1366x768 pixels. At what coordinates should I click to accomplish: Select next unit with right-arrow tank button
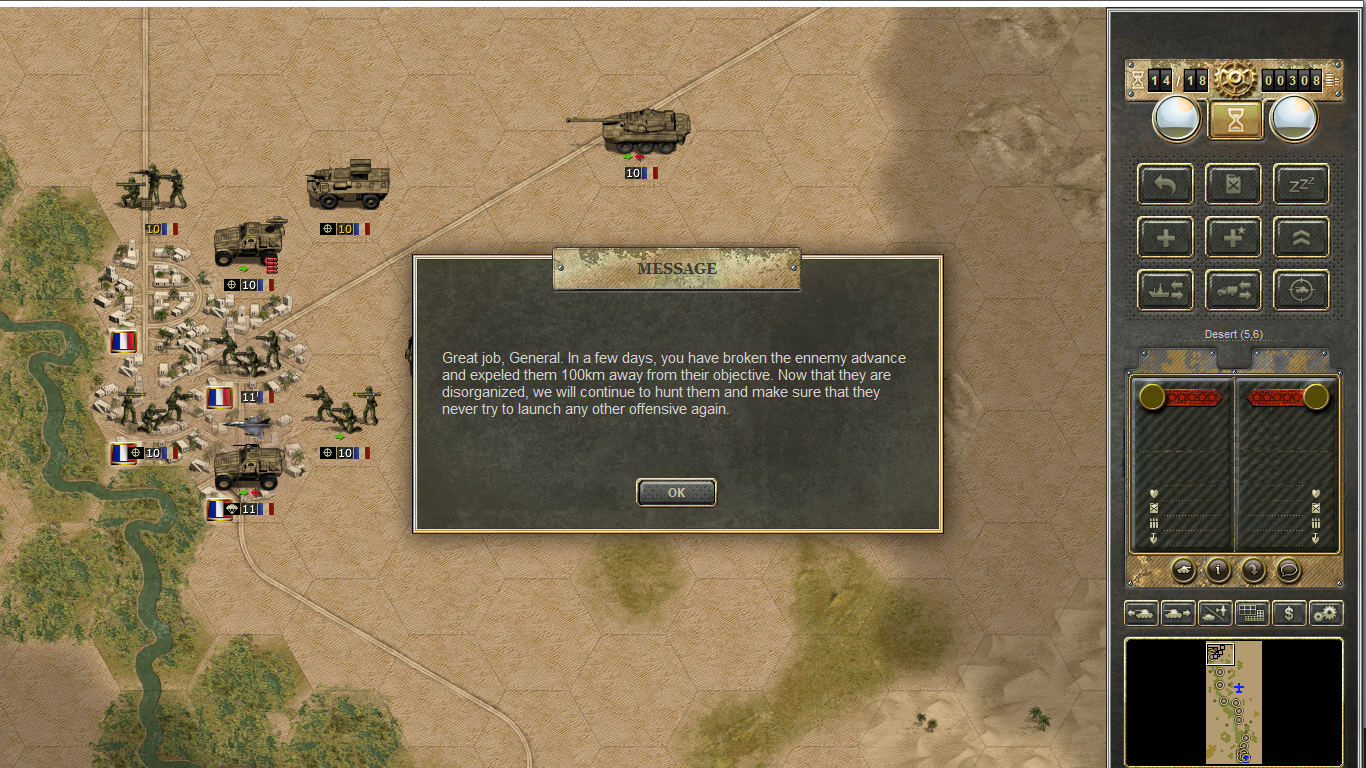coord(1178,613)
